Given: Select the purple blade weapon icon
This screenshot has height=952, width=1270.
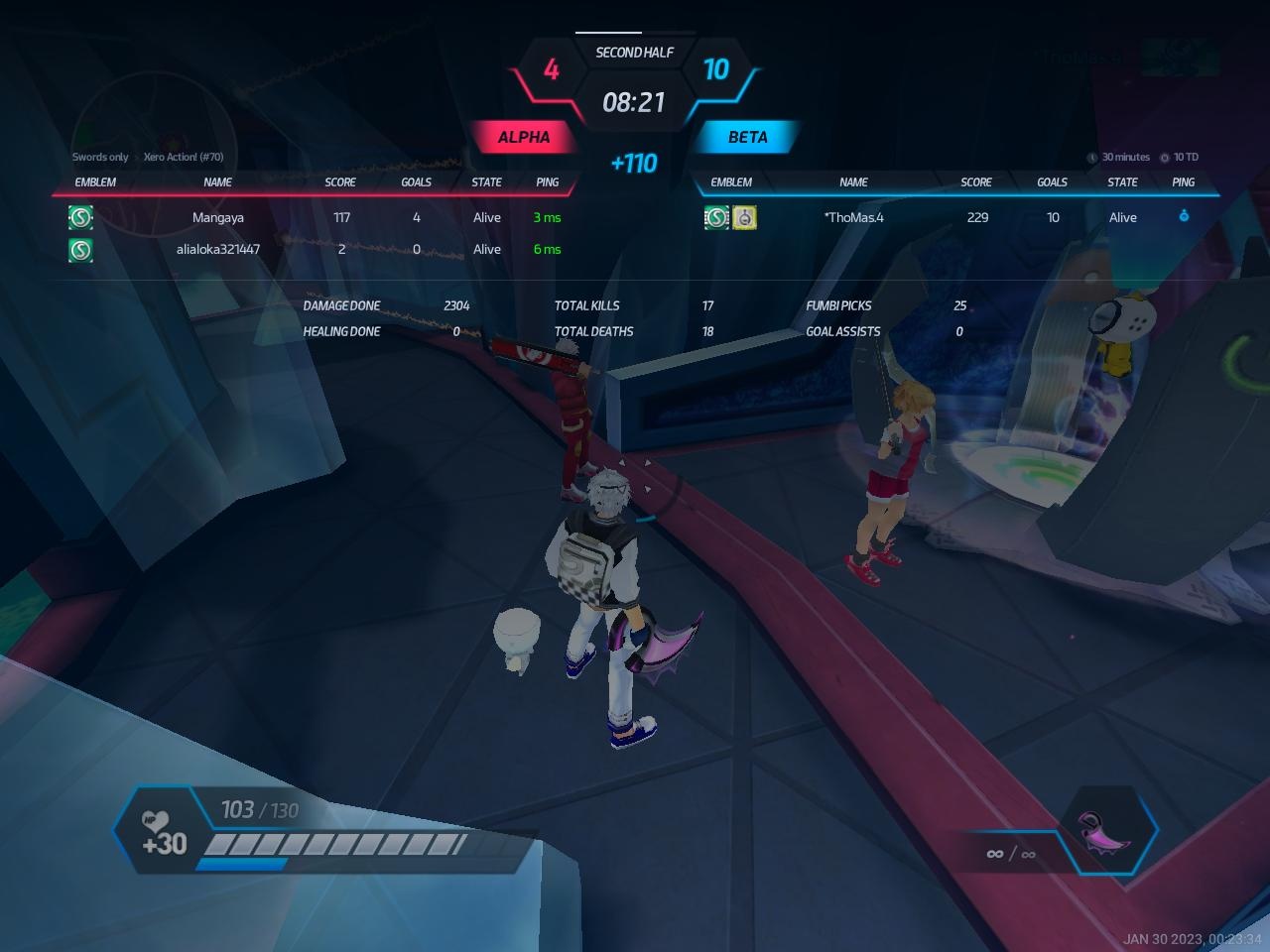Looking at the screenshot, I should (1103, 833).
